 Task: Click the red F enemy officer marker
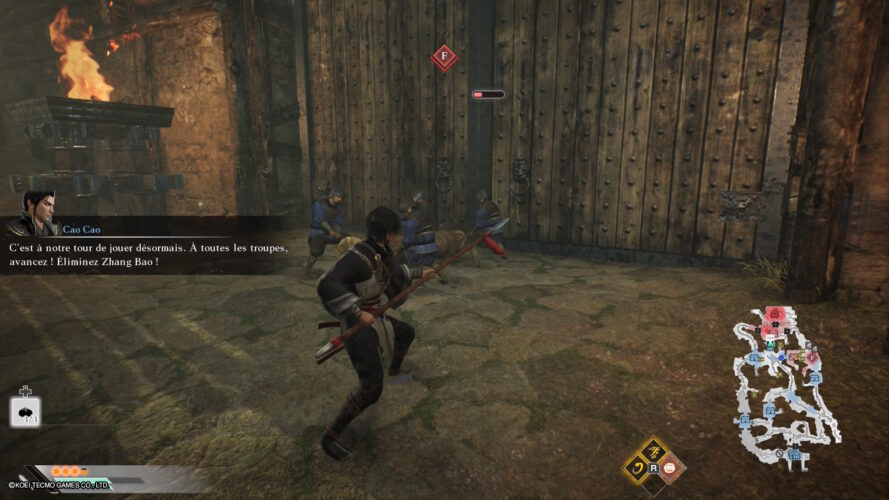click(444, 57)
